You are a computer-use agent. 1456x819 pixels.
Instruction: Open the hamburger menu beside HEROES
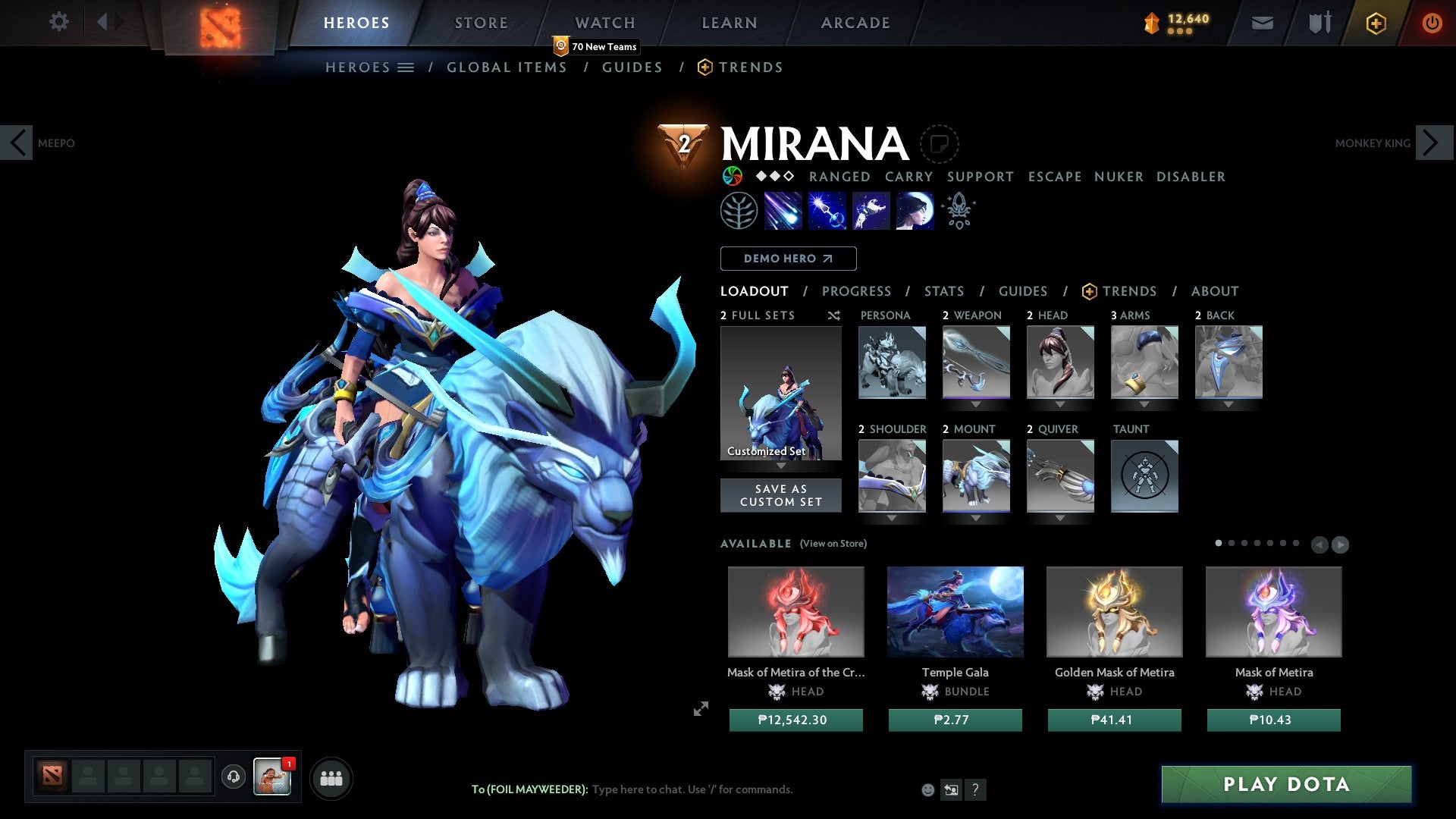(406, 67)
